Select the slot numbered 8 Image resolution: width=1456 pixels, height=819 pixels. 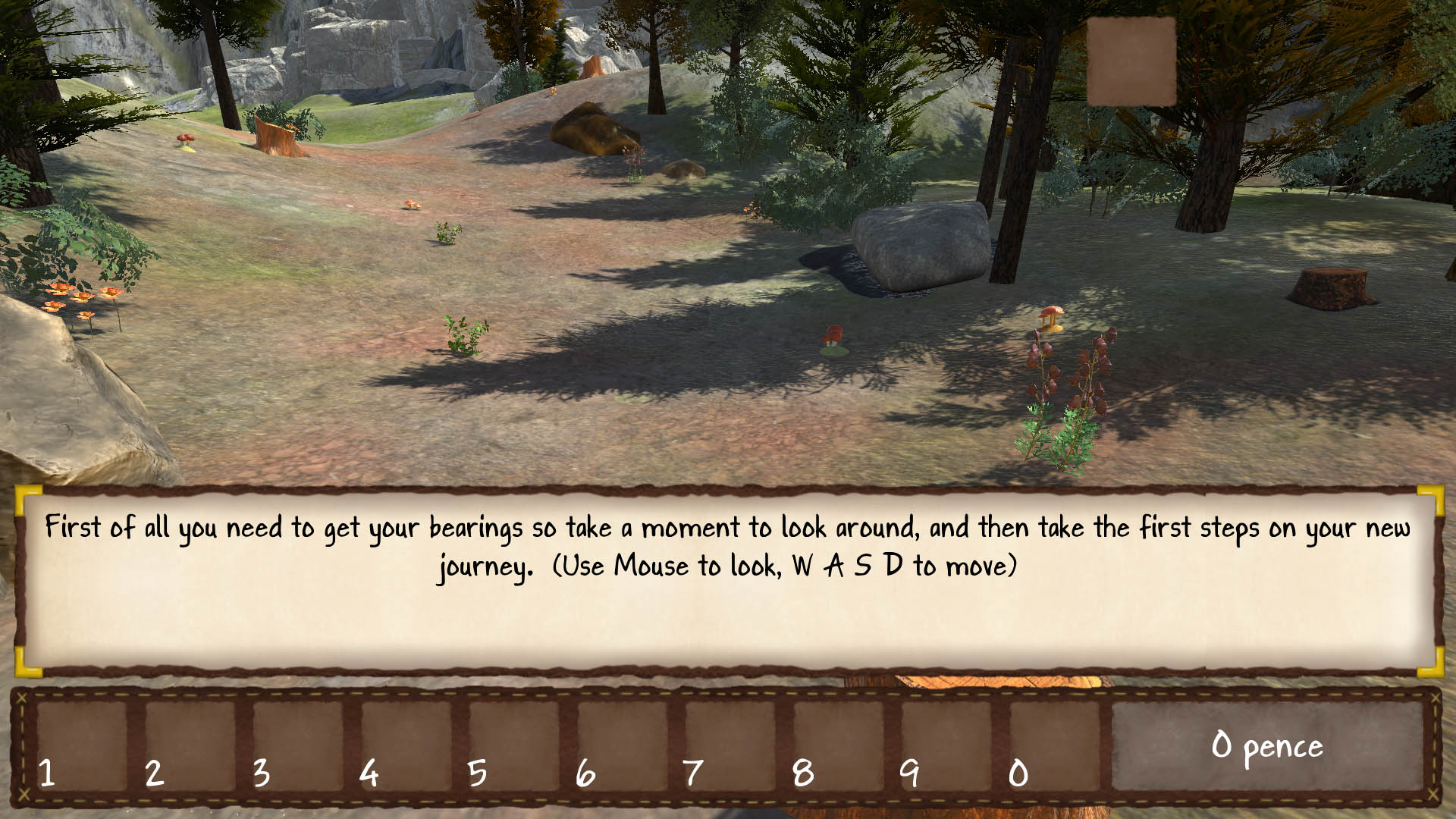838,746
